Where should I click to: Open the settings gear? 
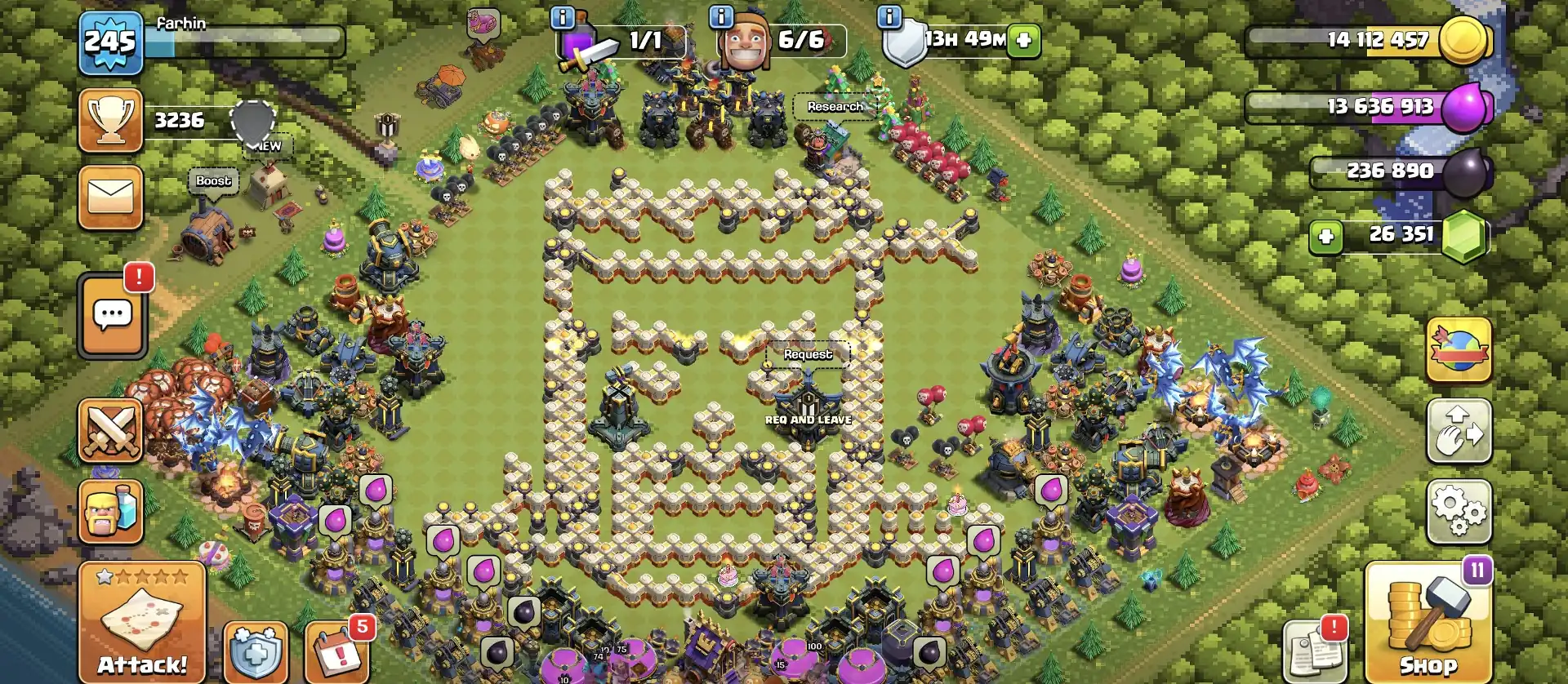click(1461, 509)
